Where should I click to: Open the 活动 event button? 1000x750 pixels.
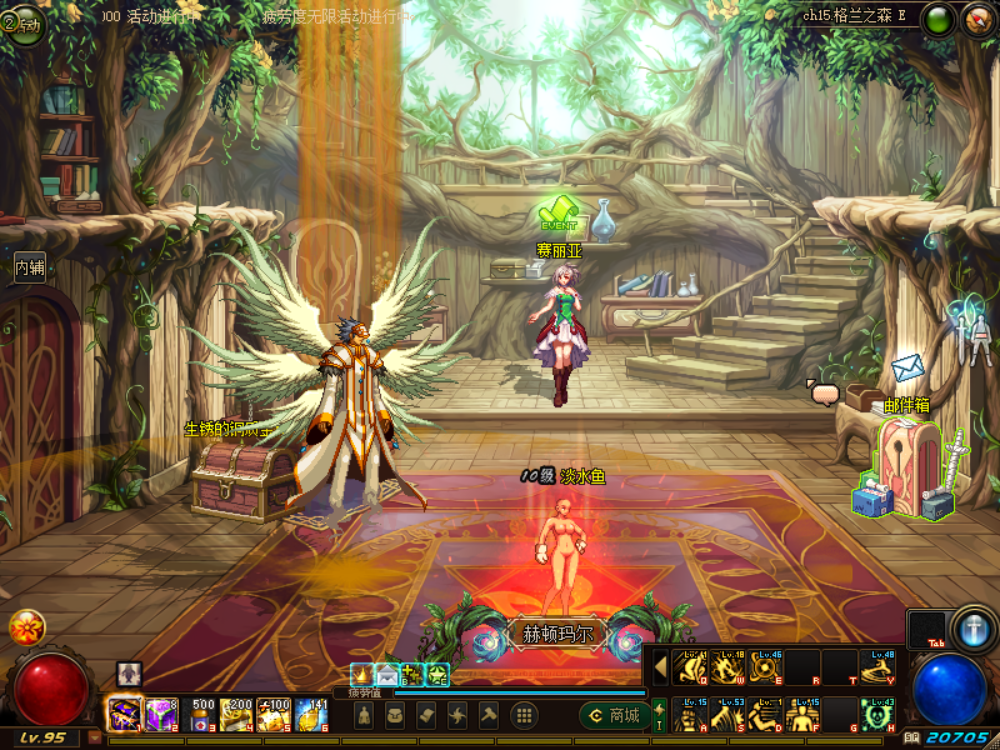pyautogui.click(x=24, y=22)
